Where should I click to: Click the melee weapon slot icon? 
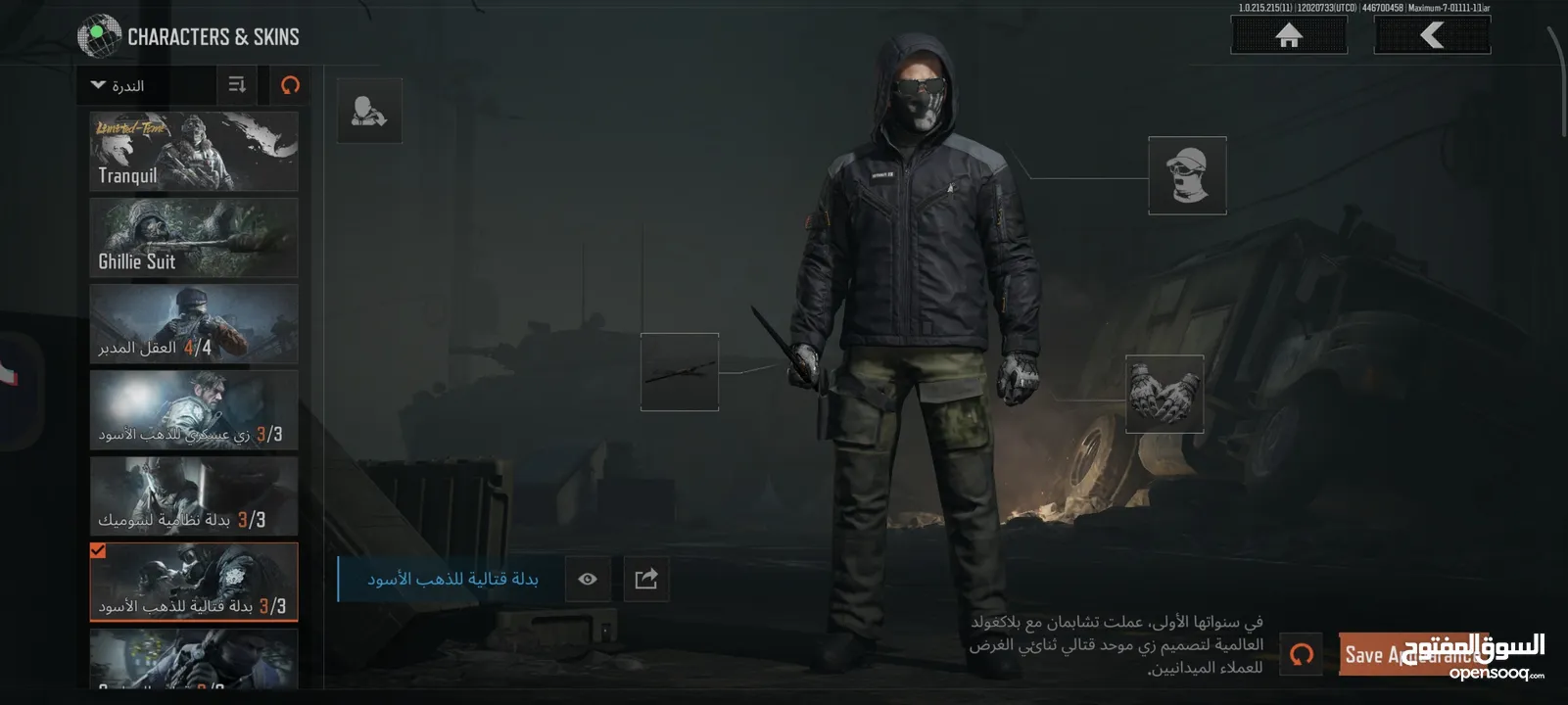tap(680, 373)
